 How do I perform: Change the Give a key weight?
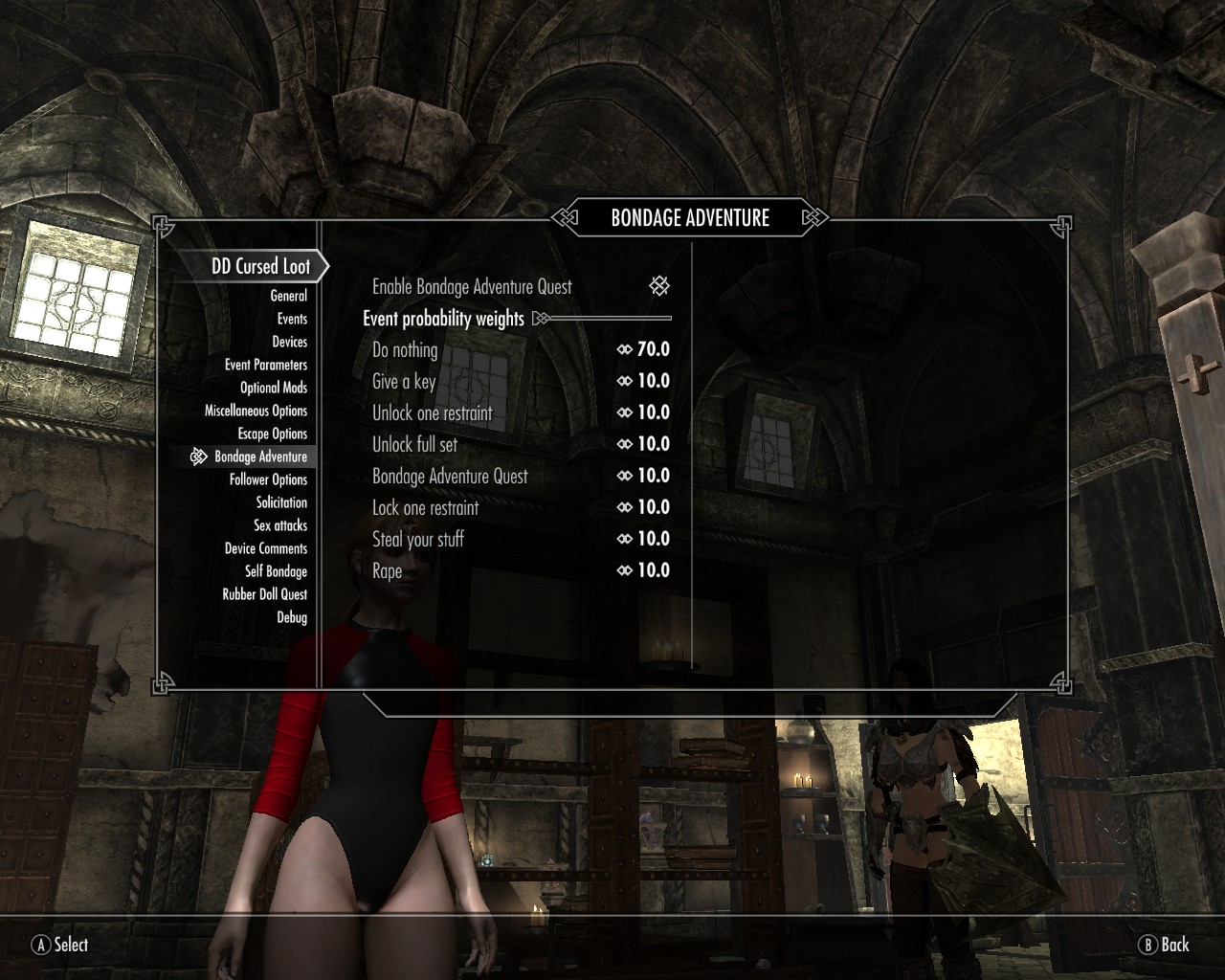click(644, 381)
